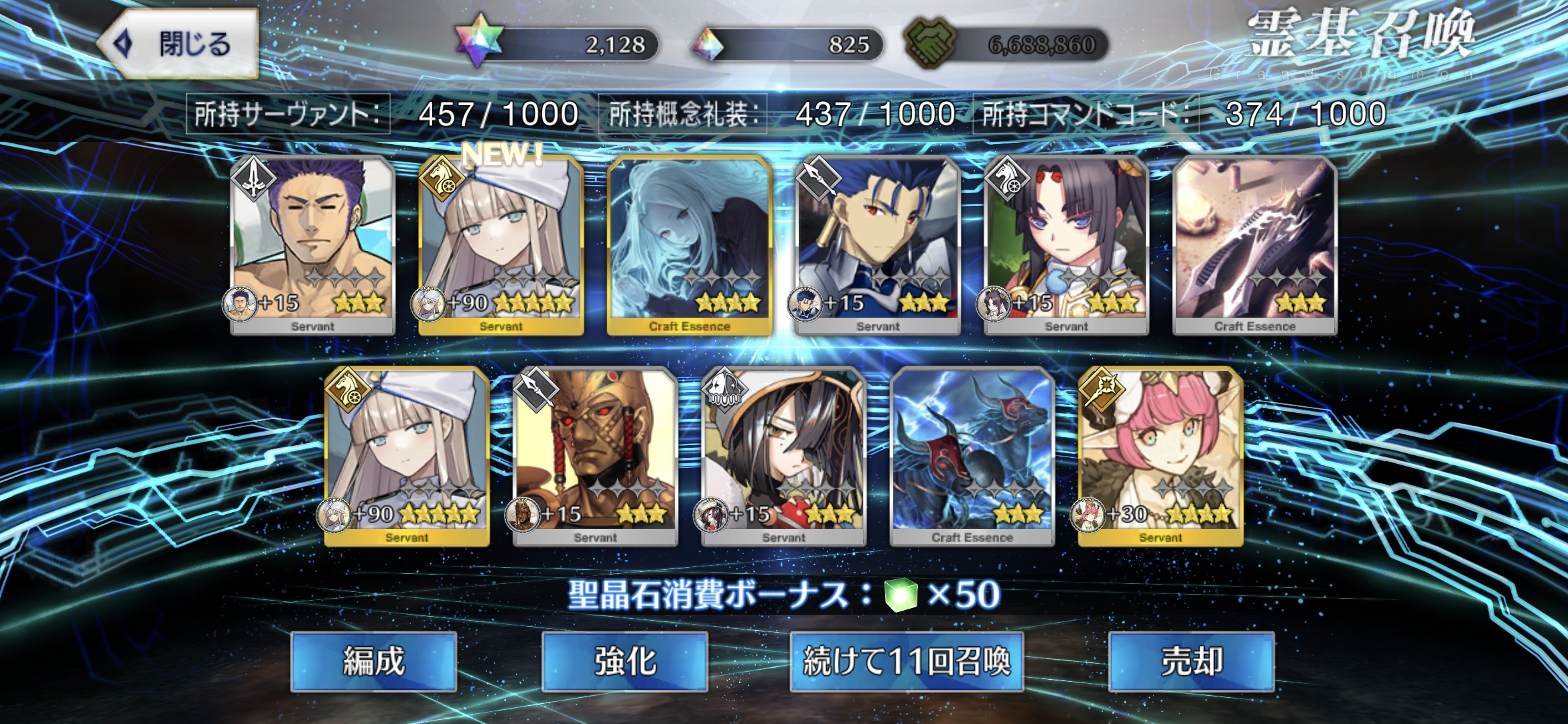This screenshot has height=724, width=1568.
Task: Select the black-haired three-star servant in hat
Action: point(783,457)
